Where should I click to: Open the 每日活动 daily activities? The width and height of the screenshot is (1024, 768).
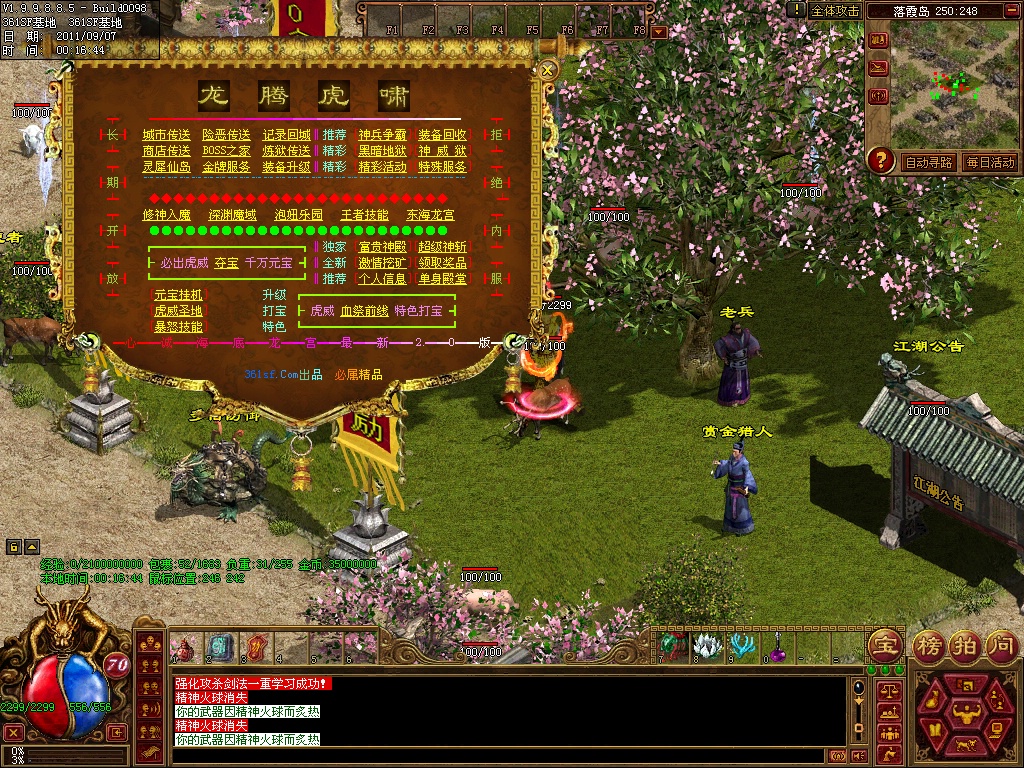[990, 162]
